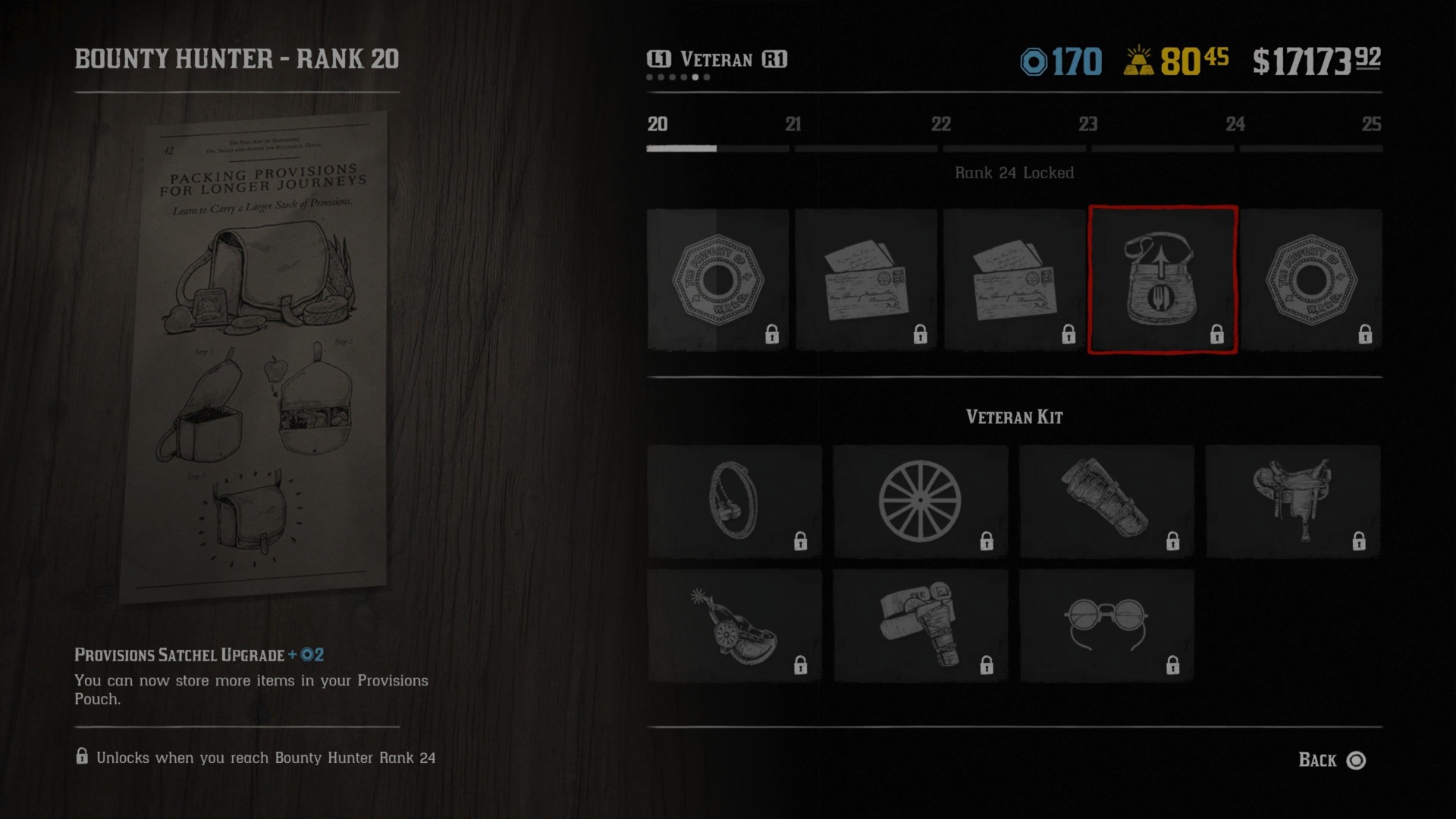Click the lock icon on the satchel reward
Image resolution: width=1456 pixels, height=819 pixels.
[1217, 334]
